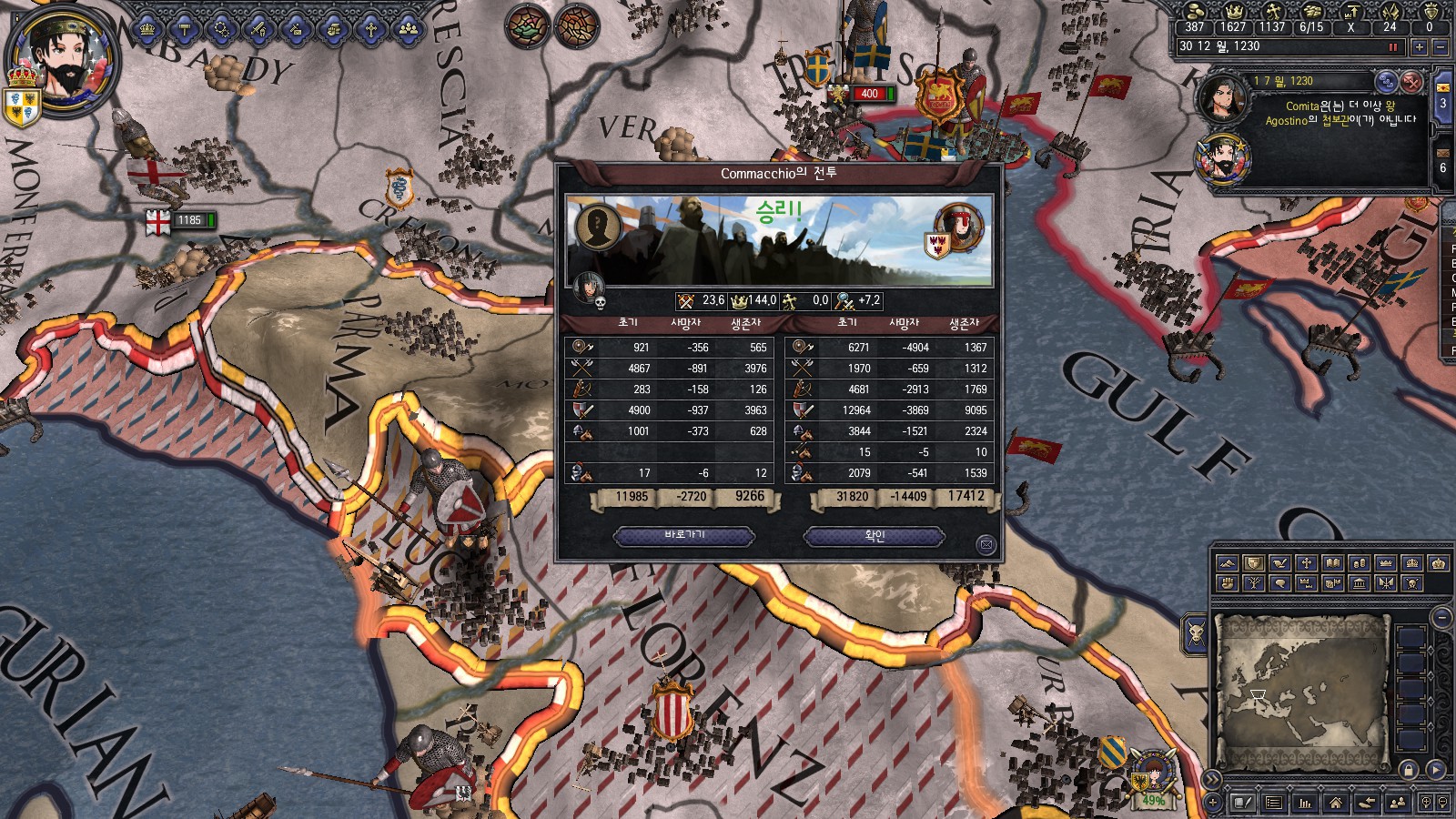Open the ledger bar-chart button
The width and height of the screenshot is (1456, 819).
tap(1305, 803)
